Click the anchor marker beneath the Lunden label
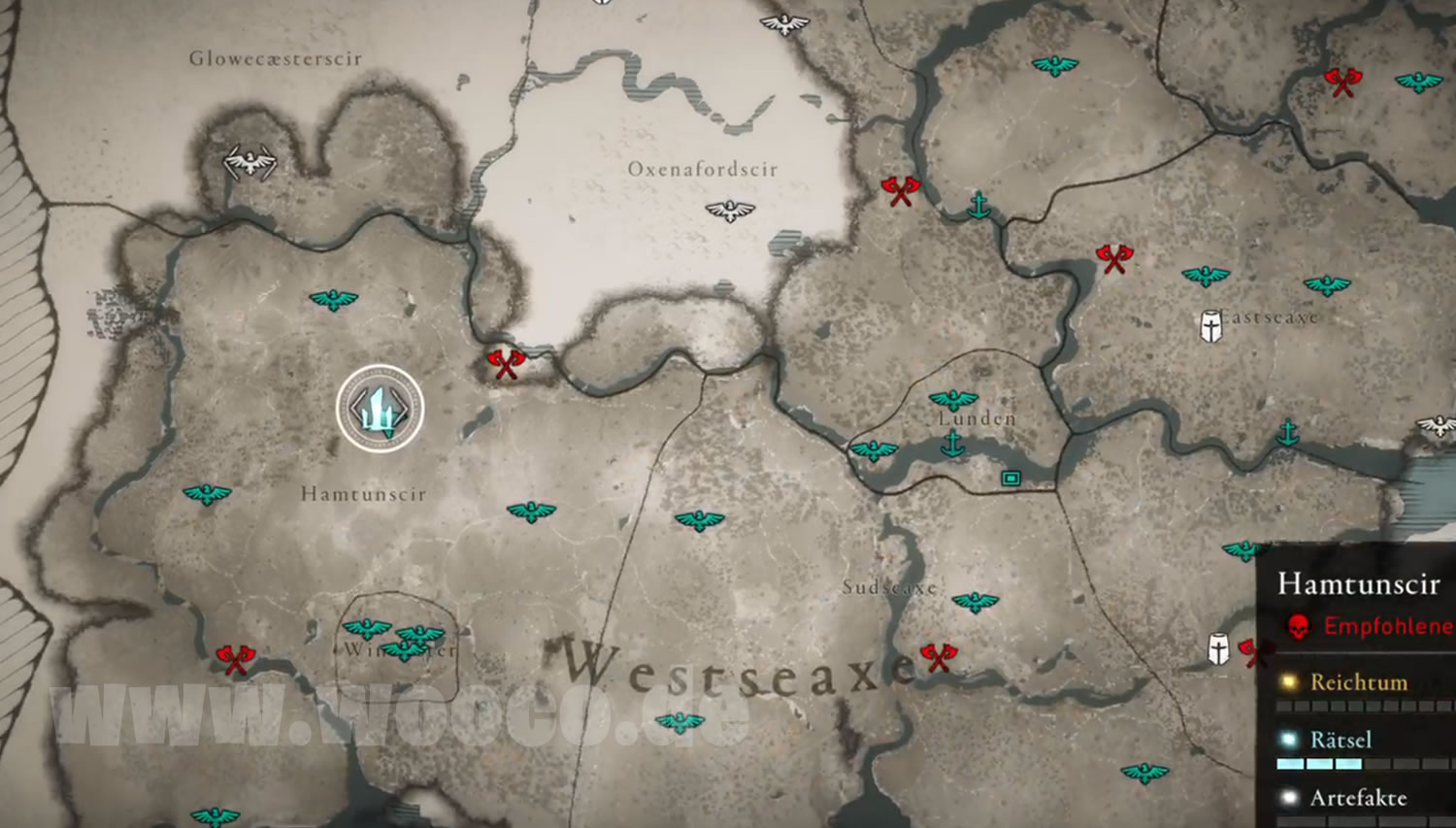This screenshot has height=828, width=1456. (953, 445)
